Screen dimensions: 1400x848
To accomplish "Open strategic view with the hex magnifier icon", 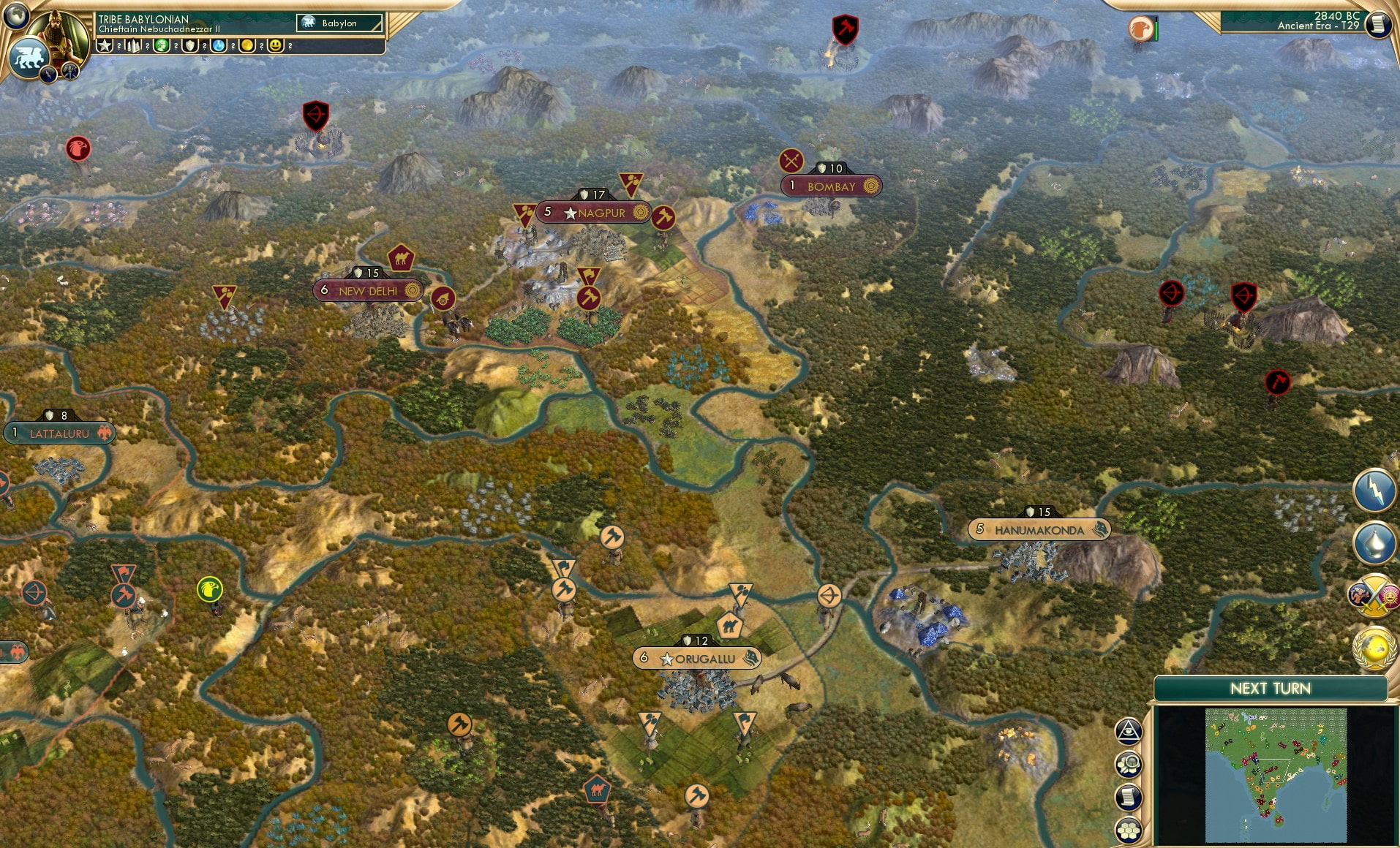I will pyautogui.click(x=1128, y=764).
